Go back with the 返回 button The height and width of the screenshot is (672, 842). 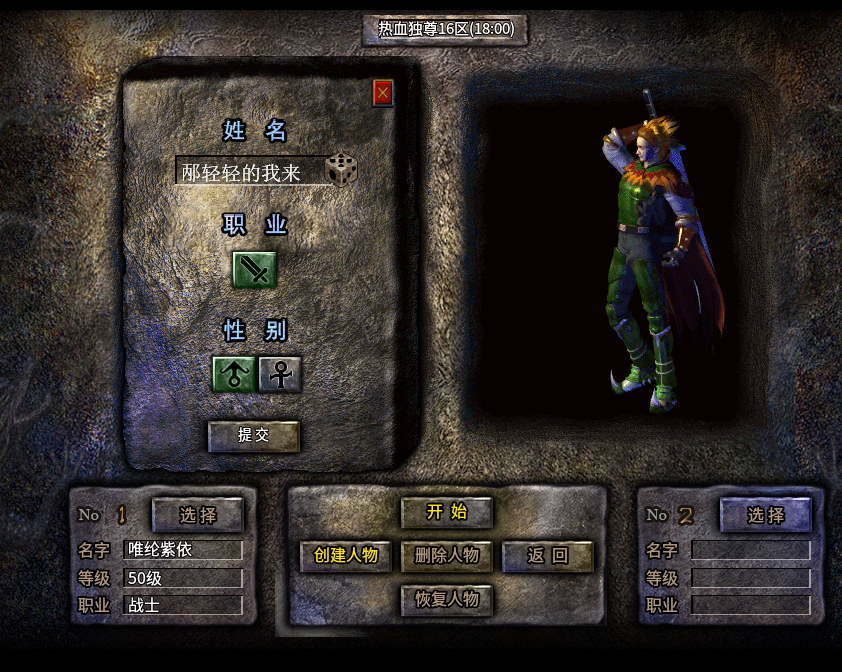(548, 556)
